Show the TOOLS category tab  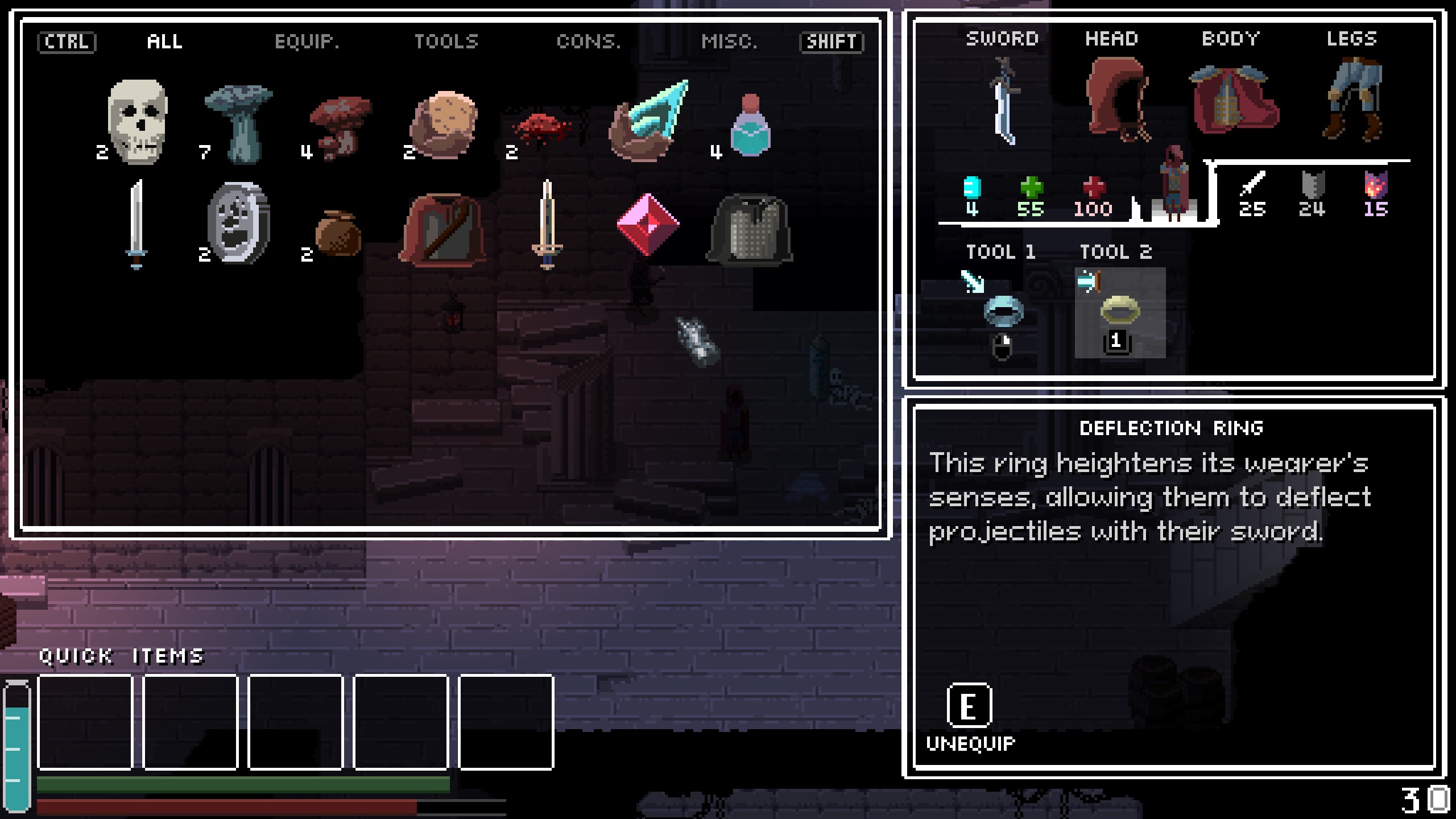446,42
